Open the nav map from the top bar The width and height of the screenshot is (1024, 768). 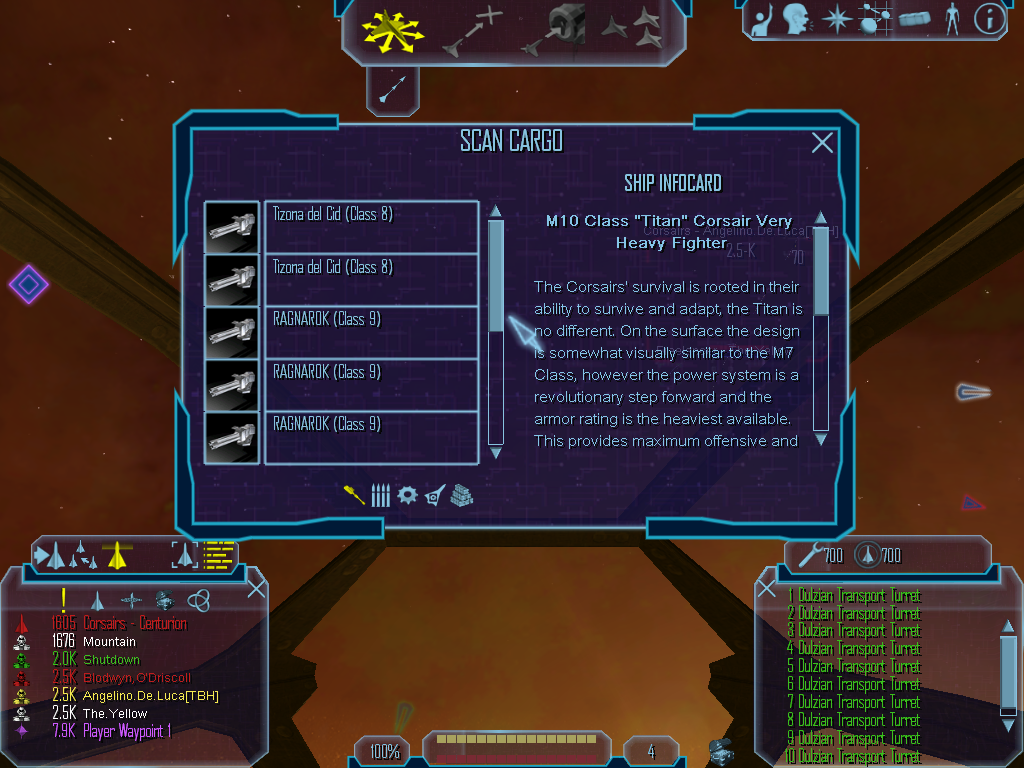coord(874,19)
